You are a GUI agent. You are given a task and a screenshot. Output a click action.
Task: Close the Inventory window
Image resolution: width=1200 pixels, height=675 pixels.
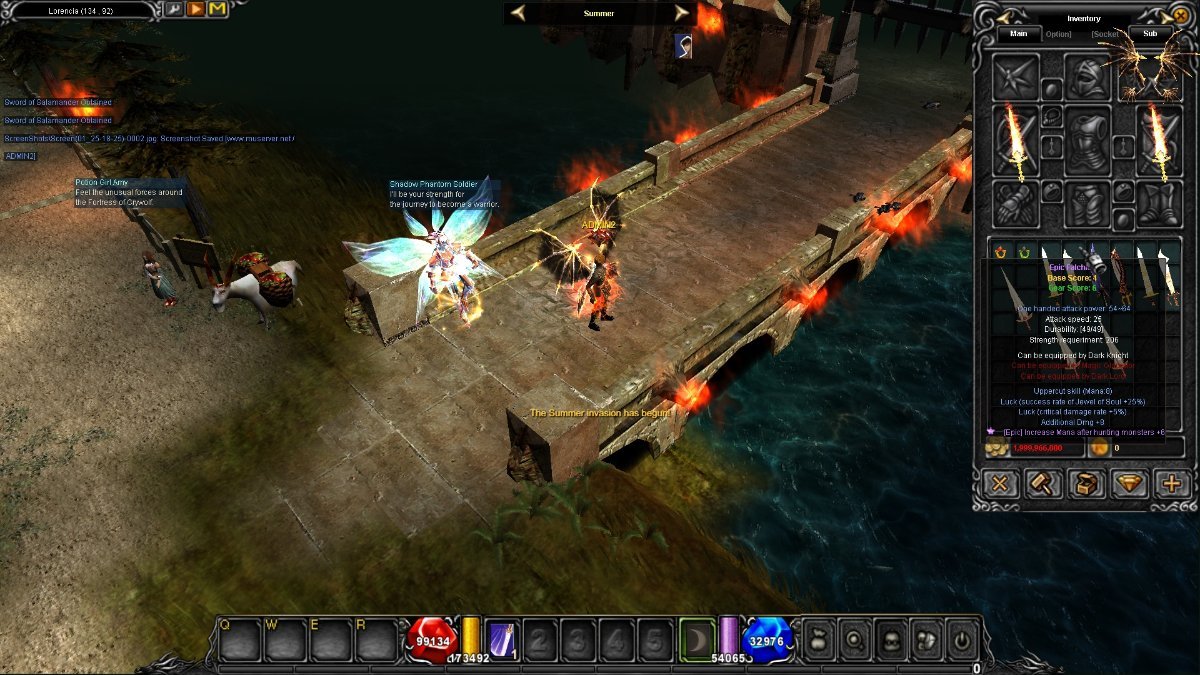click(1181, 17)
